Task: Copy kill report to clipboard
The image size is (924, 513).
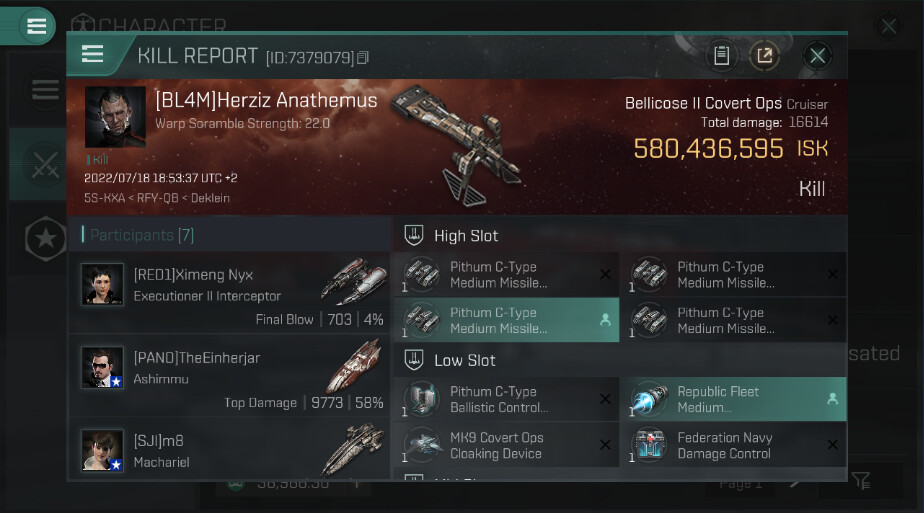Action: (x=721, y=56)
